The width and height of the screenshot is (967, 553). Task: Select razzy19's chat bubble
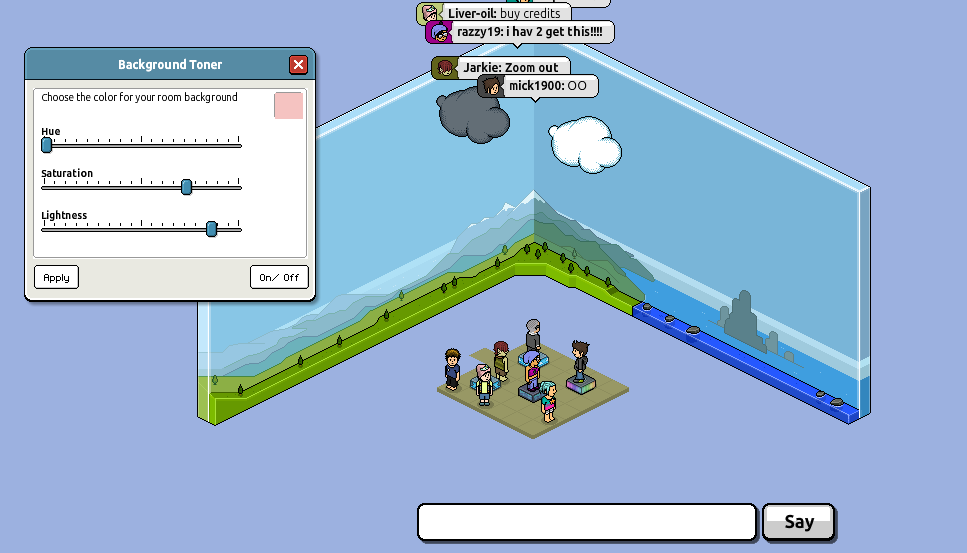pos(519,32)
